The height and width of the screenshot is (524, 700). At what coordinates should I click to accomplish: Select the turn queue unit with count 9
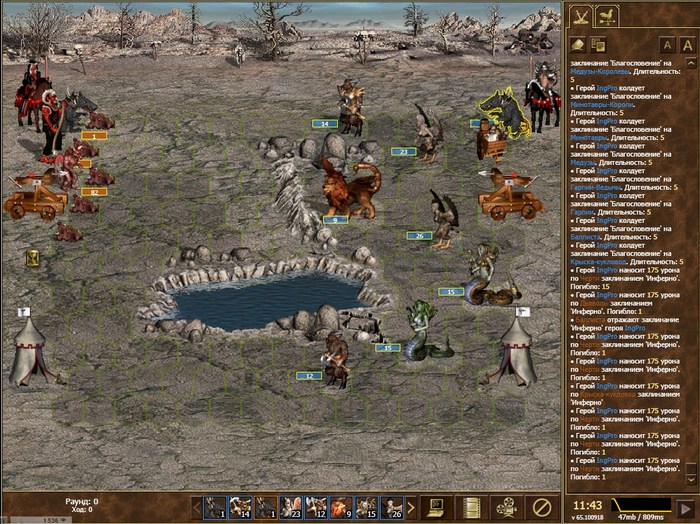pos(341,507)
